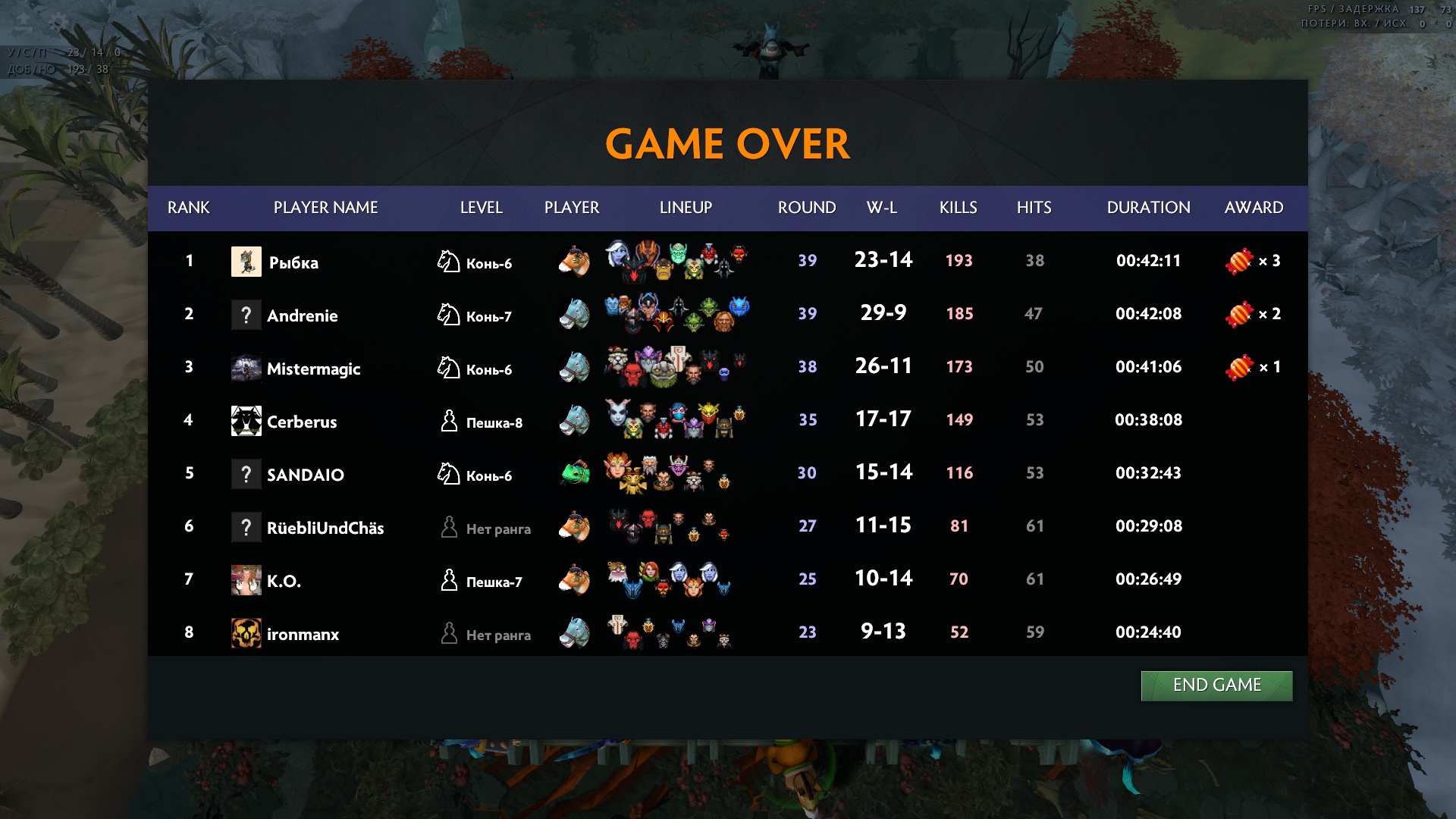Open Рыбка's profile avatar
This screenshot has width=1456, height=819.
pyautogui.click(x=246, y=262)
